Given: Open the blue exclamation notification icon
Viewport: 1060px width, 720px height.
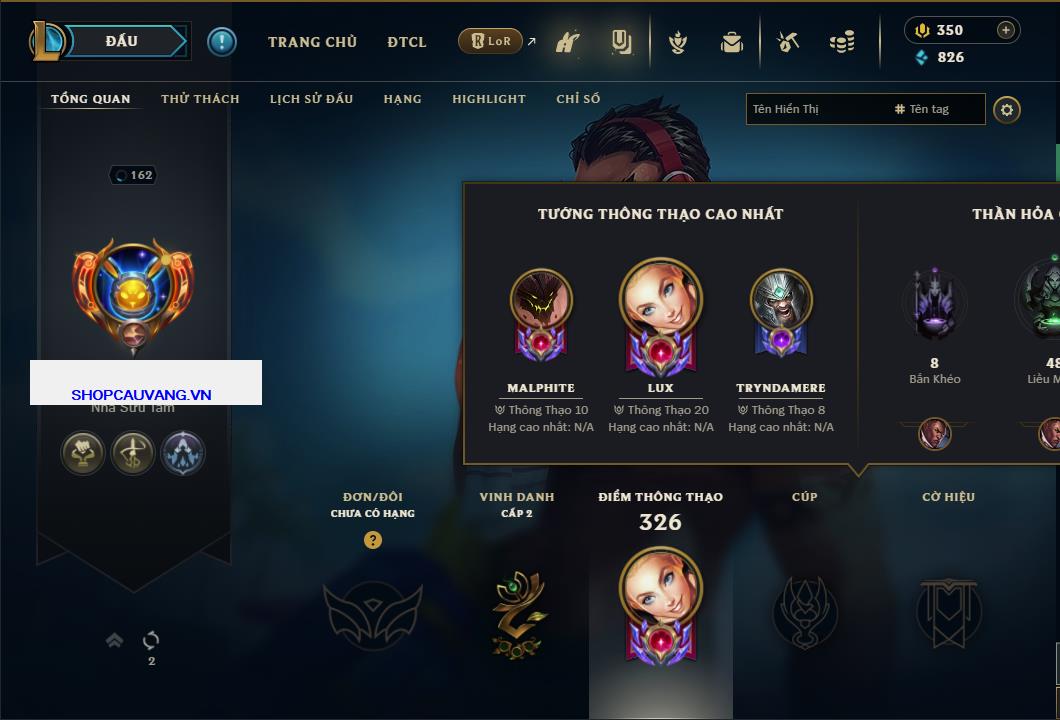Looking at the screenshot, I should pyautogui.click(x=222, y=41).
